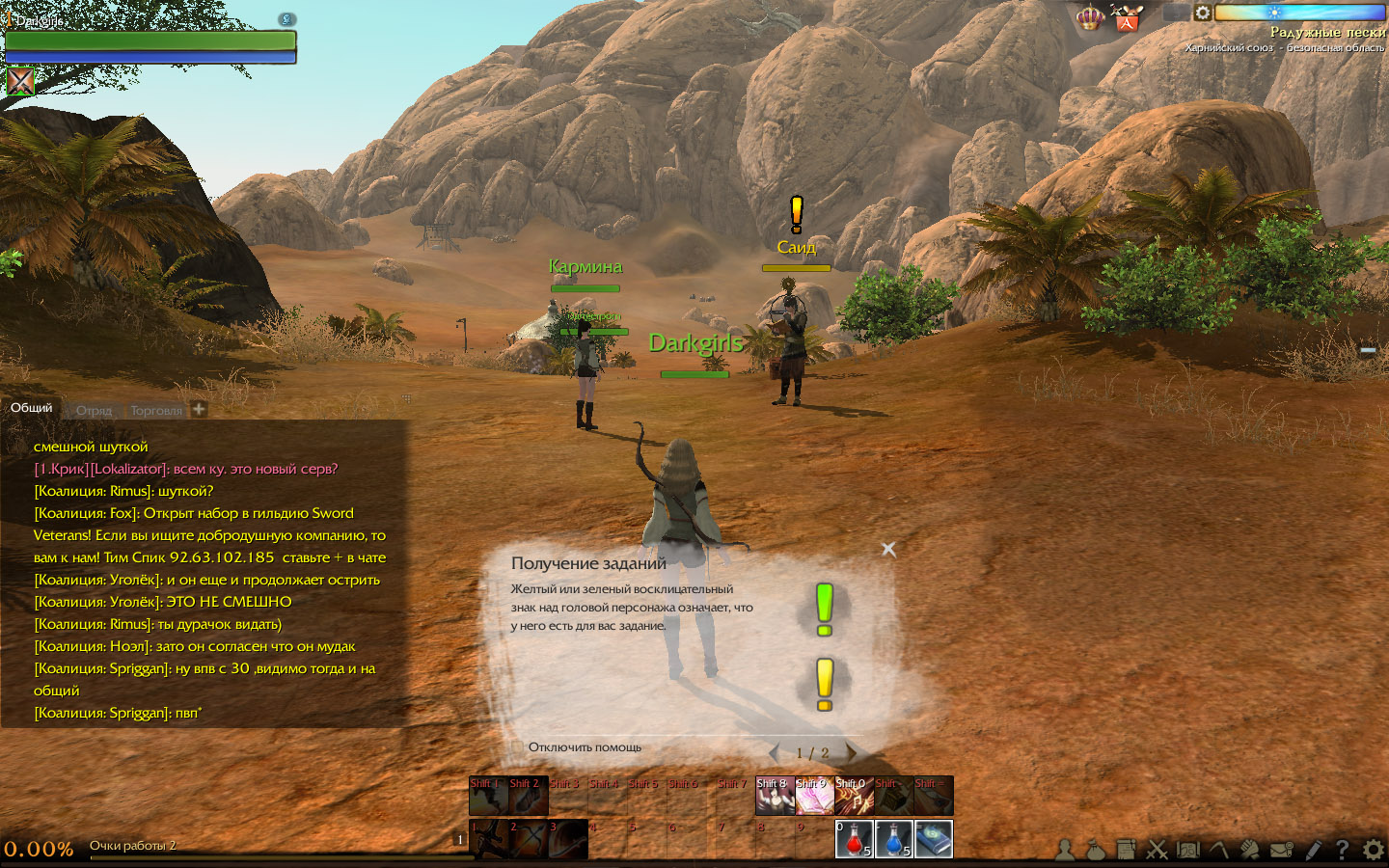Open the 'Торговля' chat tab
Screen dimensions: 1389x868
pos(155,410)
